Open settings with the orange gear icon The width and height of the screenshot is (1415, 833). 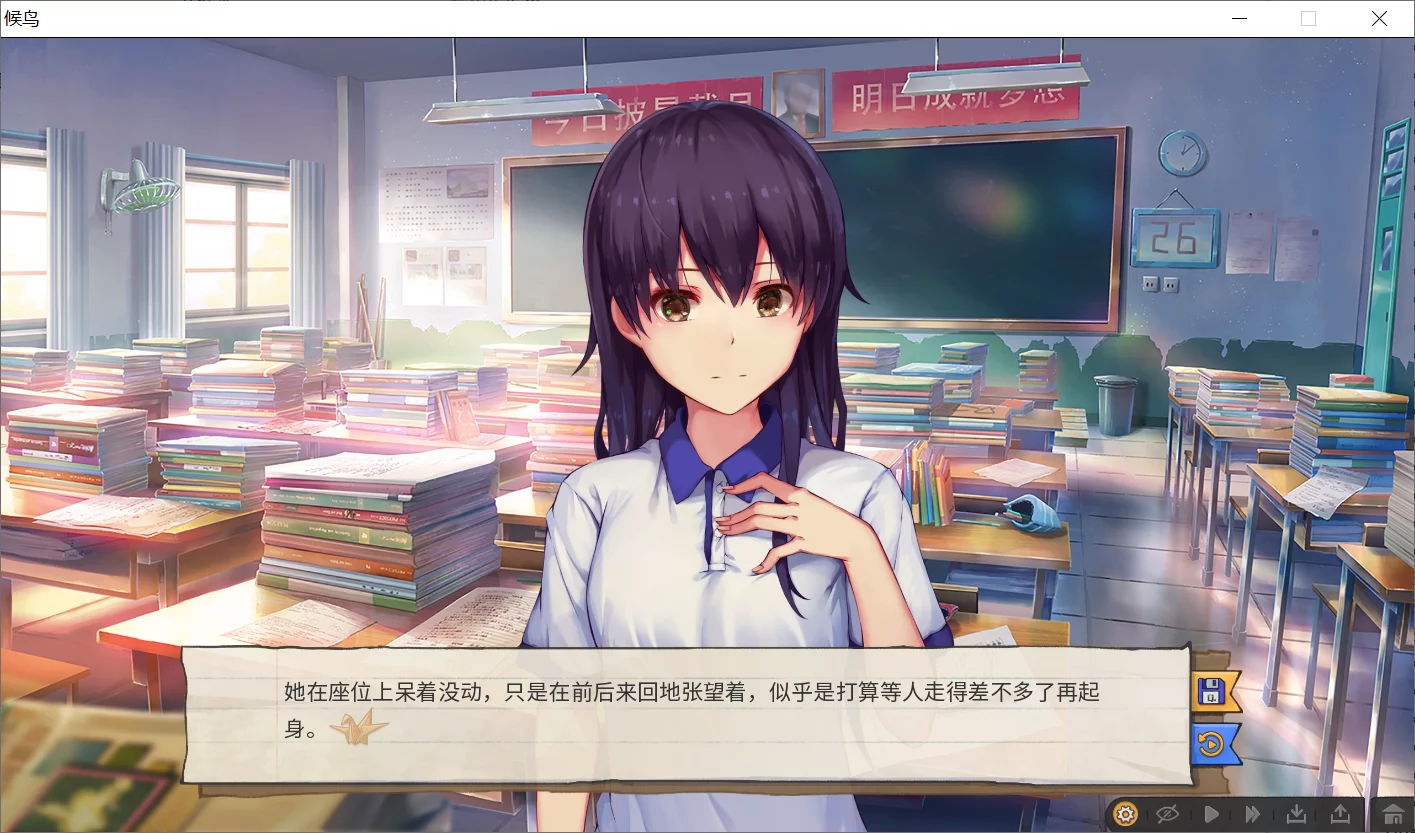pyautogui.click(x=1126, y=814)
